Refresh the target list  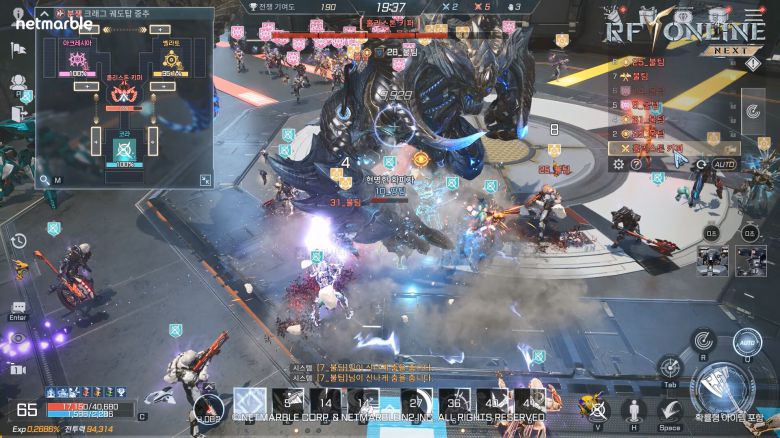click(701, 164)
